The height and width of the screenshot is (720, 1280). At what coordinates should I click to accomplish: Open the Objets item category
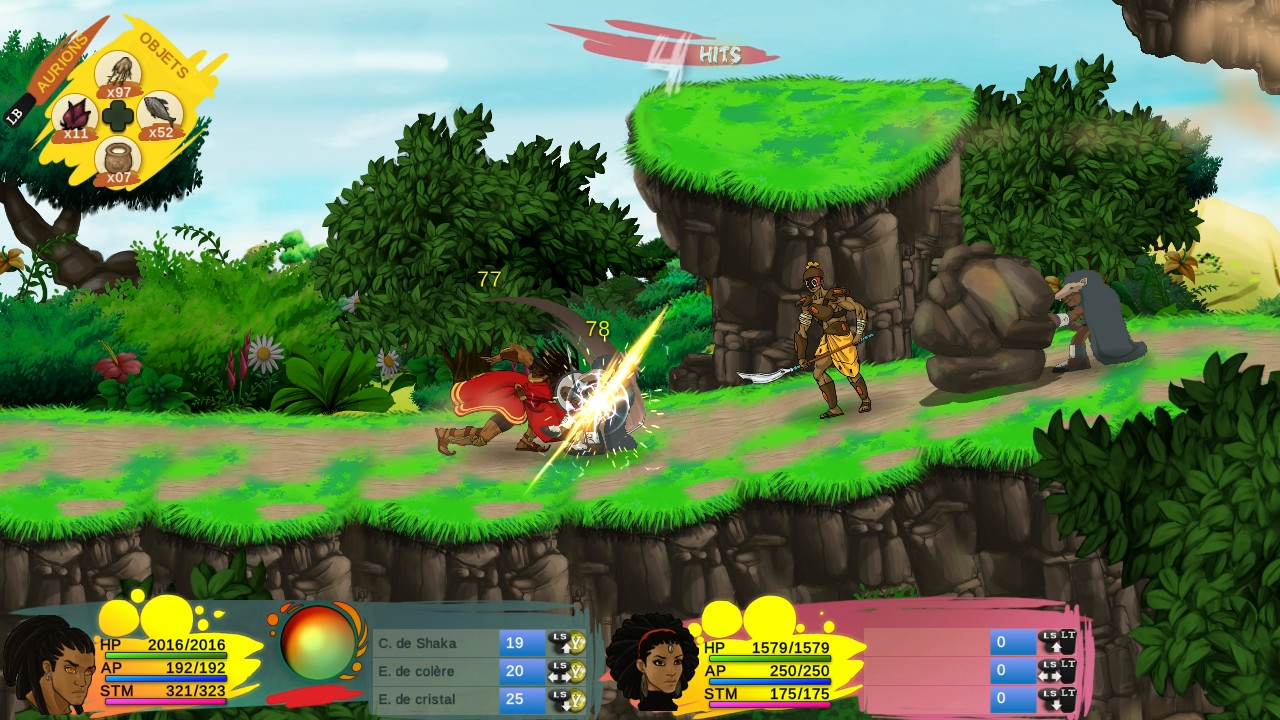[x=165, y=55]
